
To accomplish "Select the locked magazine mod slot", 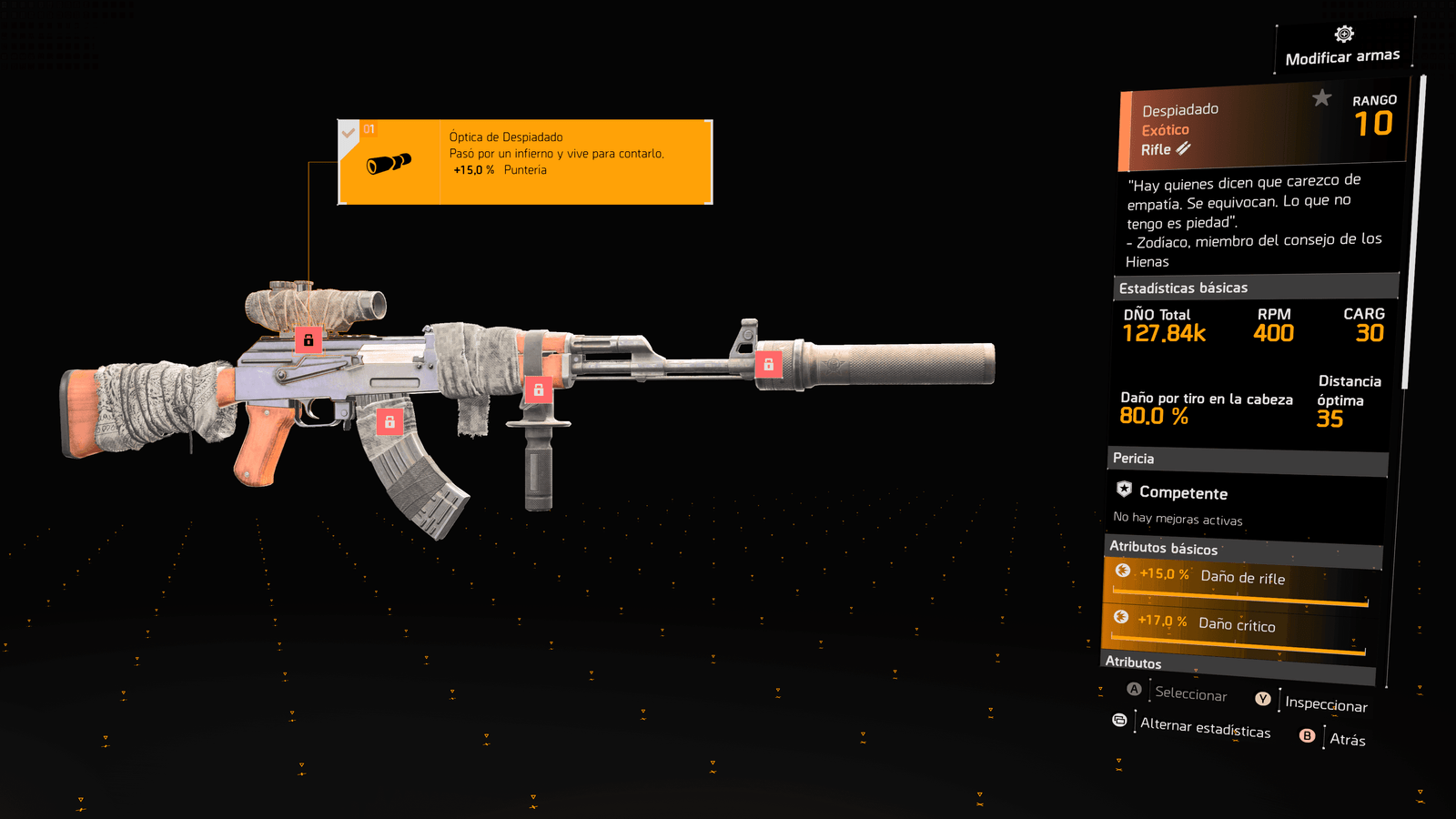I will (x=389, y=421).
